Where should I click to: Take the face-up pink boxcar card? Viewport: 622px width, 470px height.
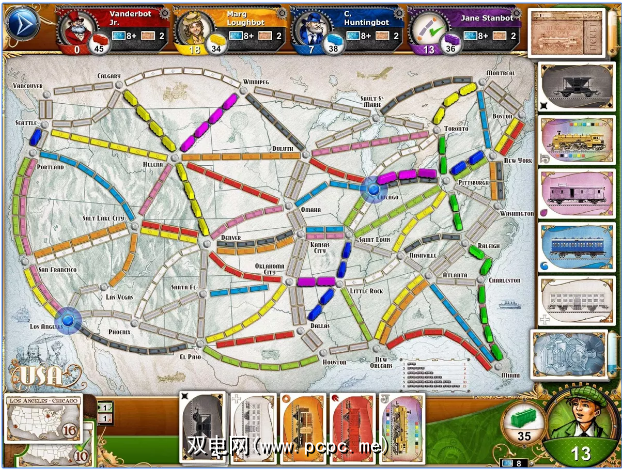(573, 192)
